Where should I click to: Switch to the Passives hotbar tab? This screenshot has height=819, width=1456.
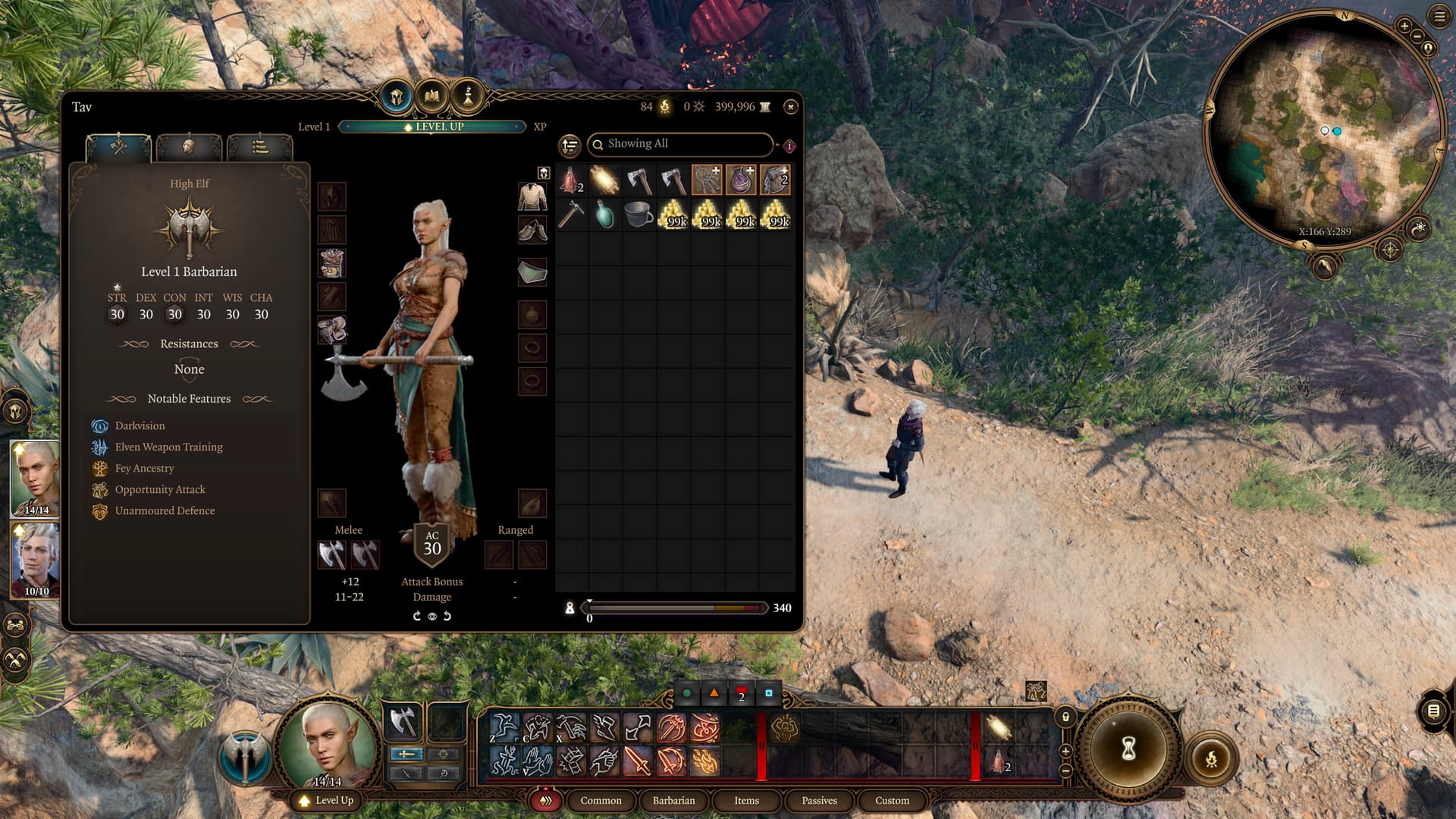coord(819,801)
